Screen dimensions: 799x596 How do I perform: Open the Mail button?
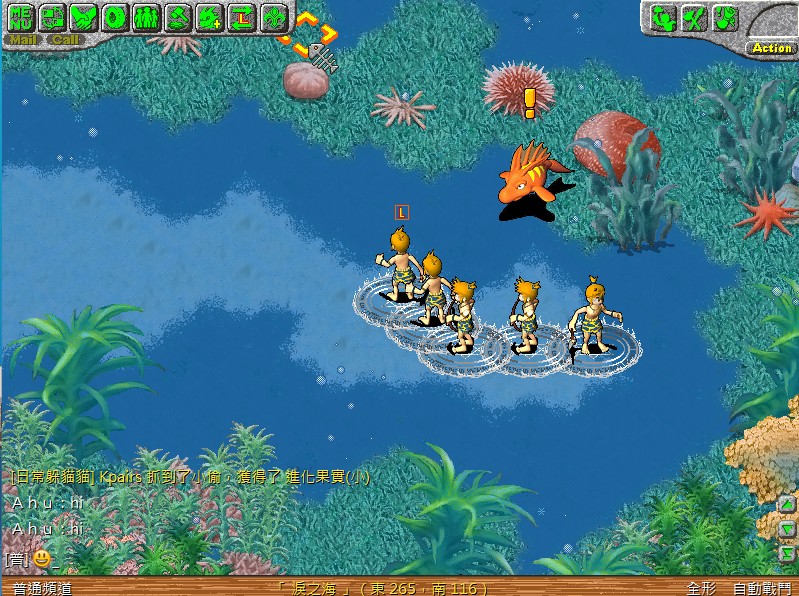click(x=22, y=40)
